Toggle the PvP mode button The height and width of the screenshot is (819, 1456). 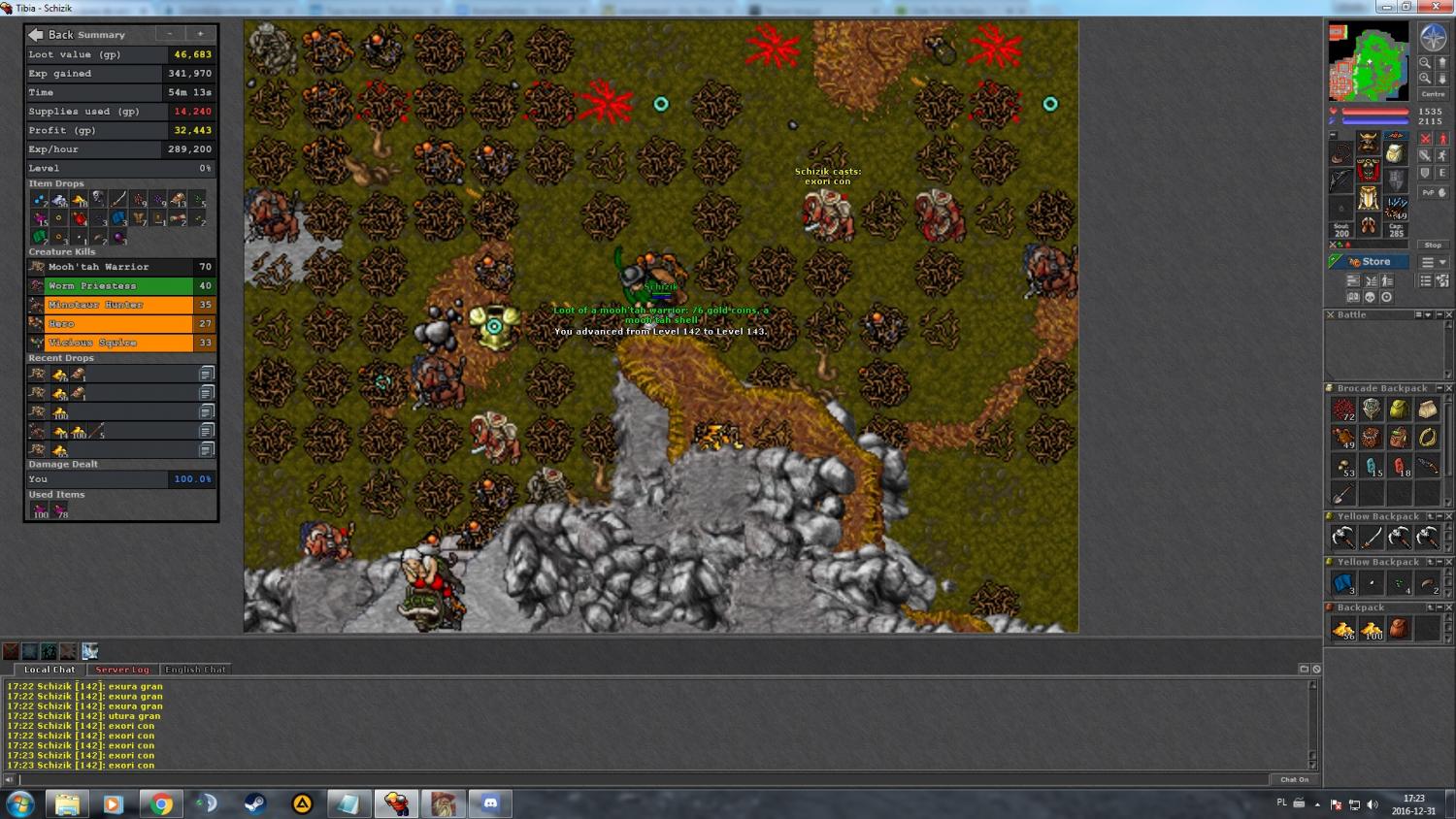pyautogui.click(x=1433, y=192)
